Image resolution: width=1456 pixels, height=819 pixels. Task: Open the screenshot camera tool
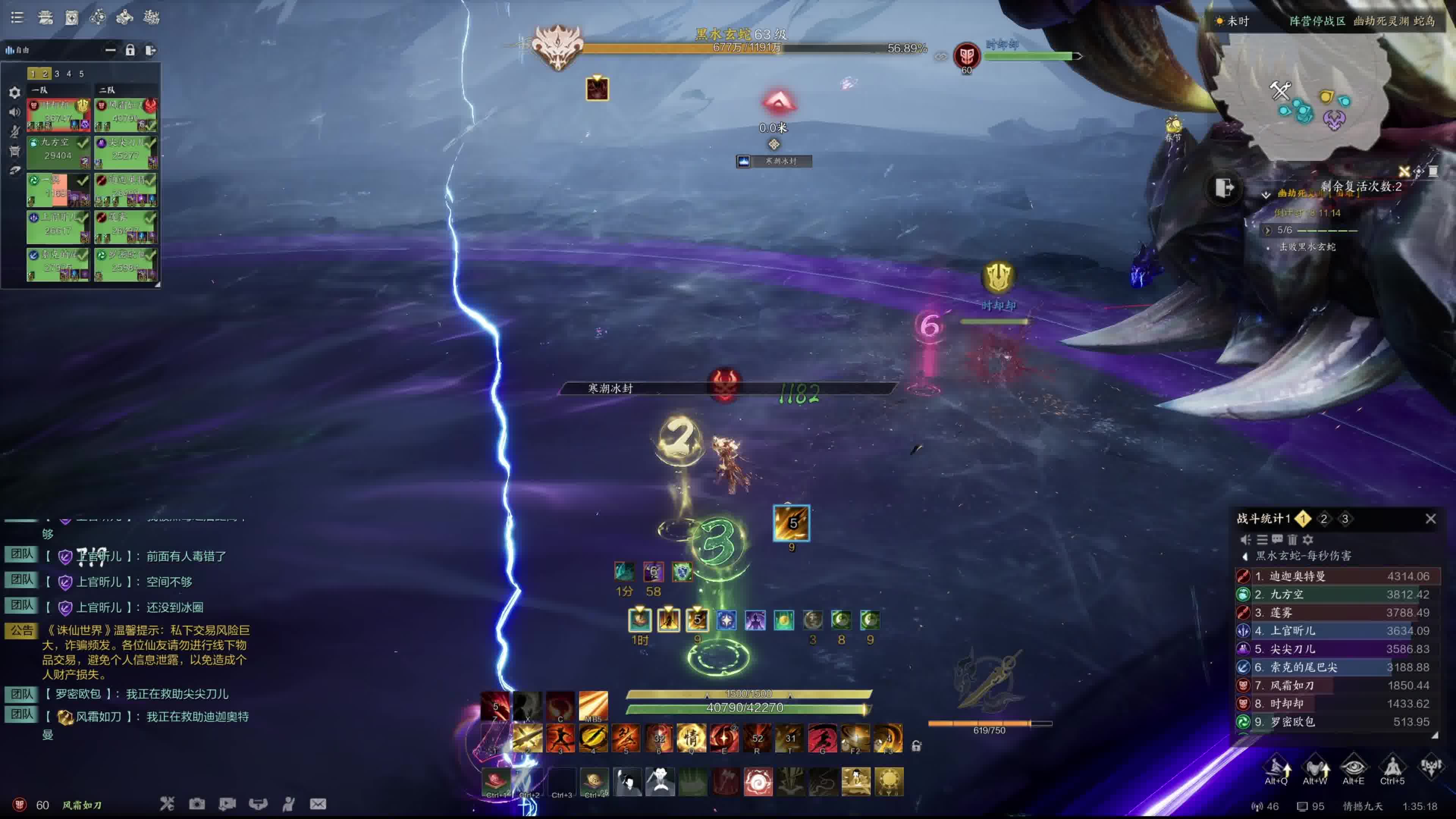click(197, 804)
